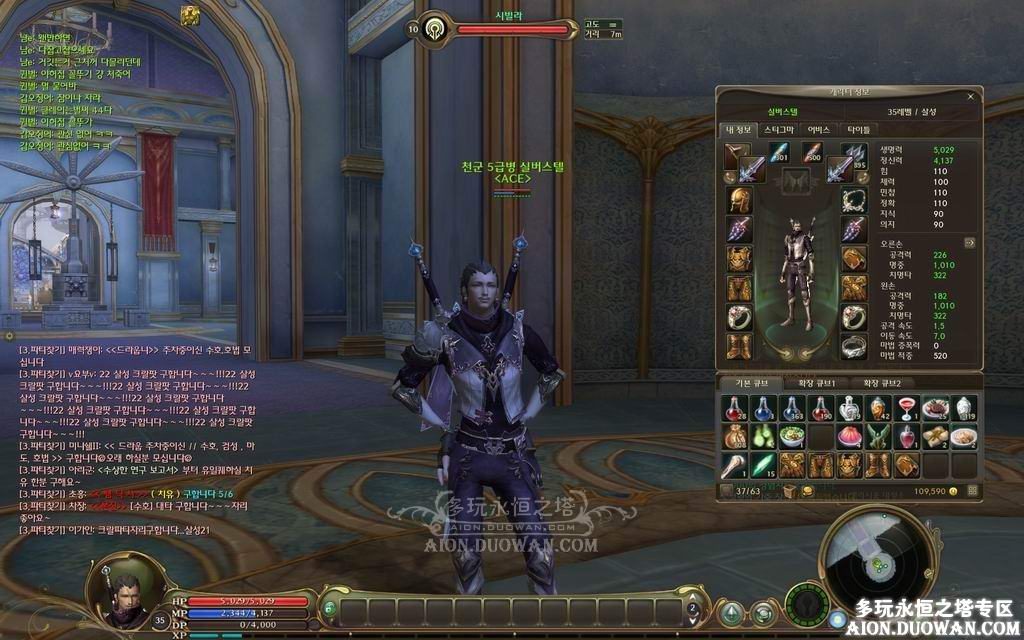Open the 어비스 tab
Image resolution: width=1024 pixels, height=640 pixels.
coord(819,129)
